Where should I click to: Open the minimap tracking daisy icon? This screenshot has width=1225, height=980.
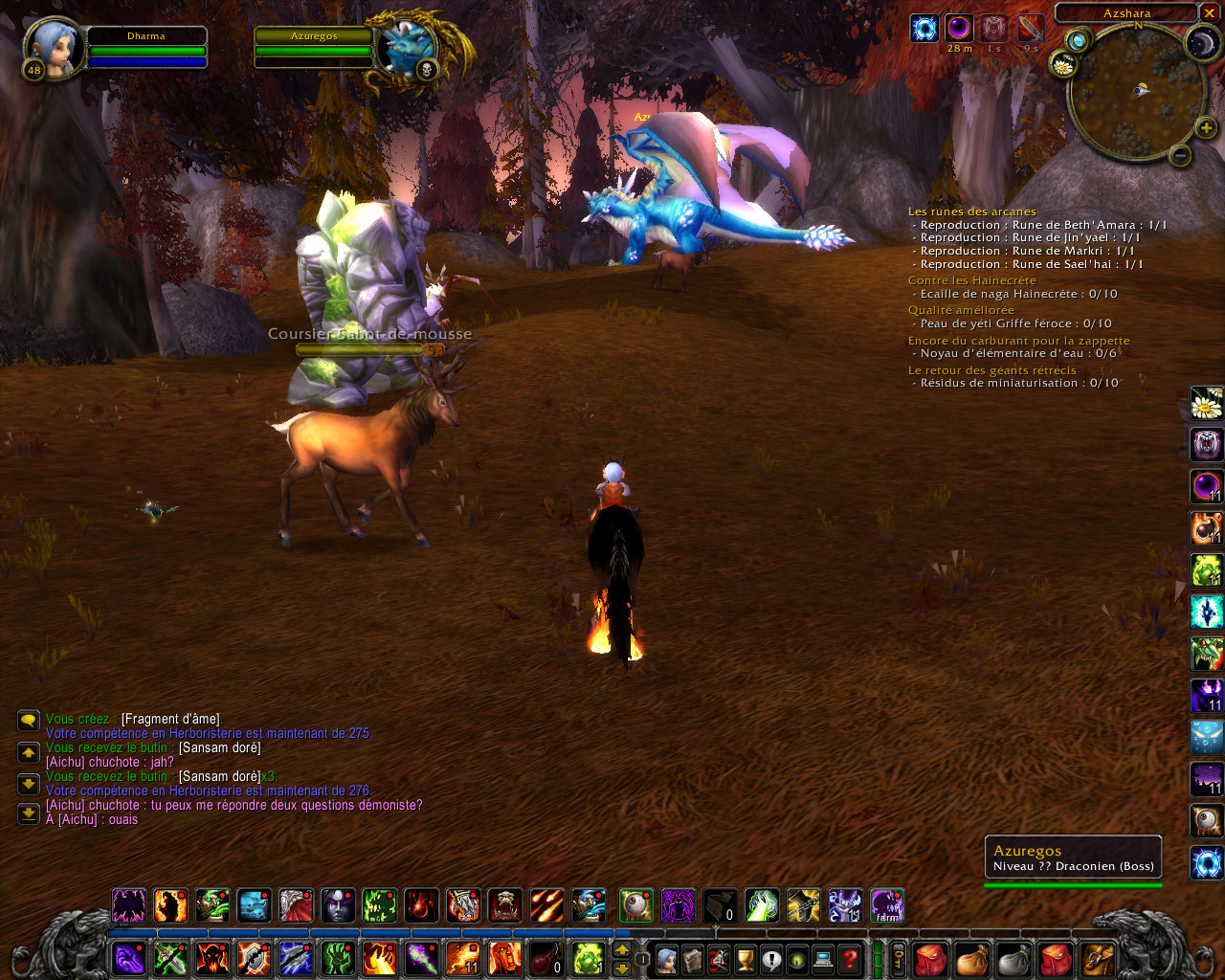1063,64
